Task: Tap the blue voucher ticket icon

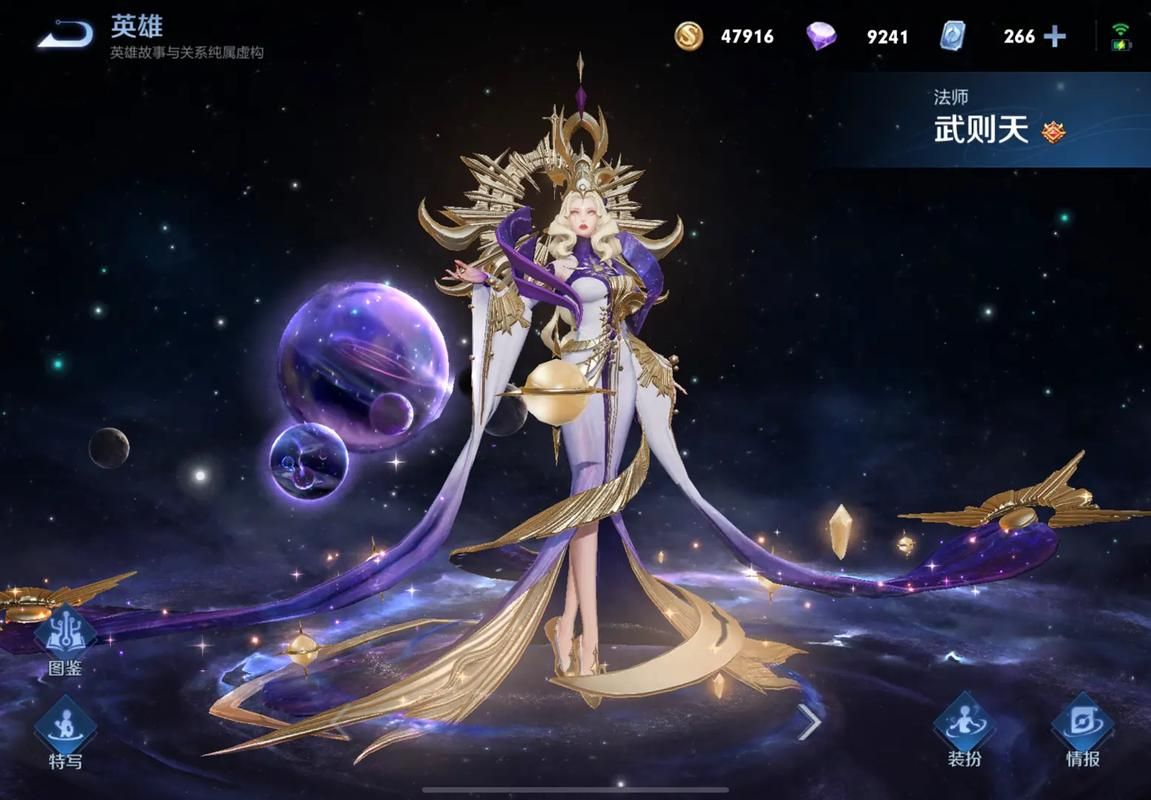Action: click(952, 37)
